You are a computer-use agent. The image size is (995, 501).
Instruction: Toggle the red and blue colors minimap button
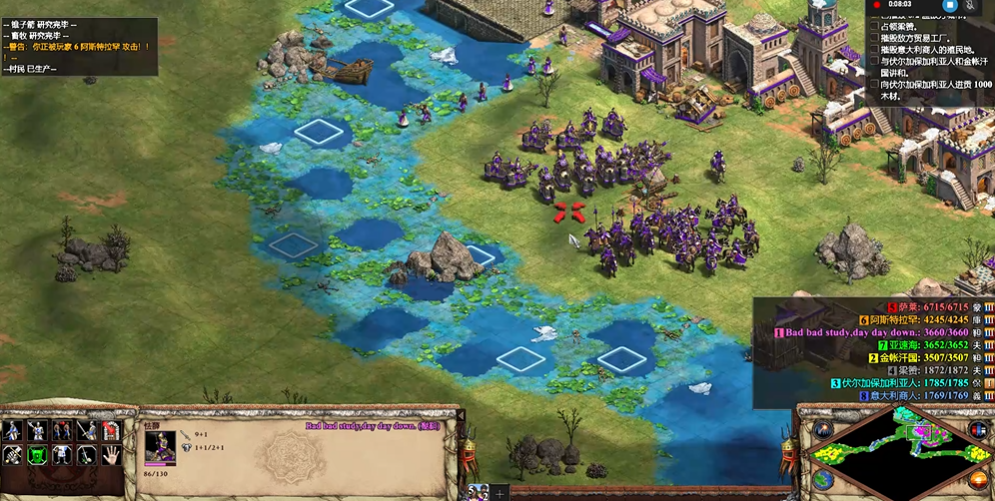pyautogui.click(x=978, y=431)
